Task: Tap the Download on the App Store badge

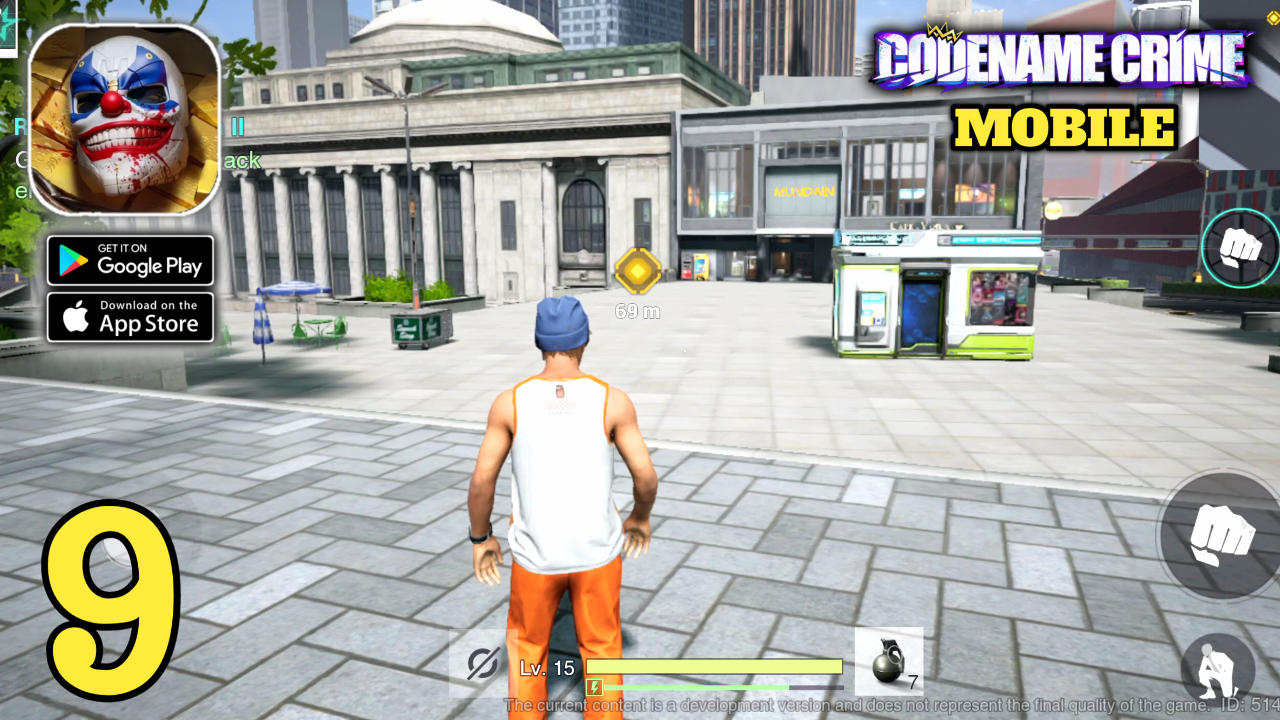Action: click(x=130, y=317)
